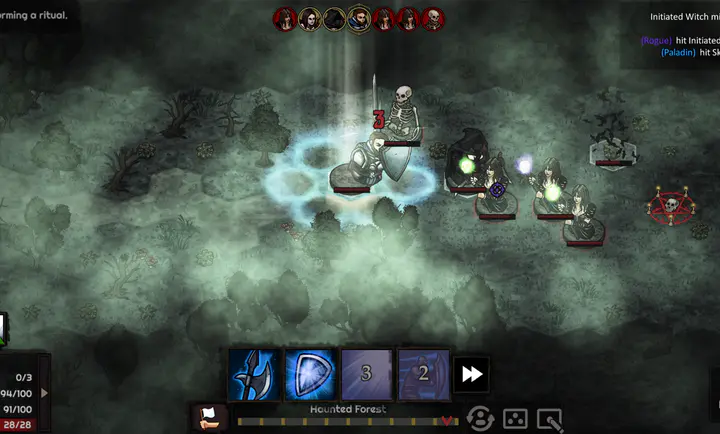Open the combat log panel
Screen dimensions: 720x434
tap(670, 35)
